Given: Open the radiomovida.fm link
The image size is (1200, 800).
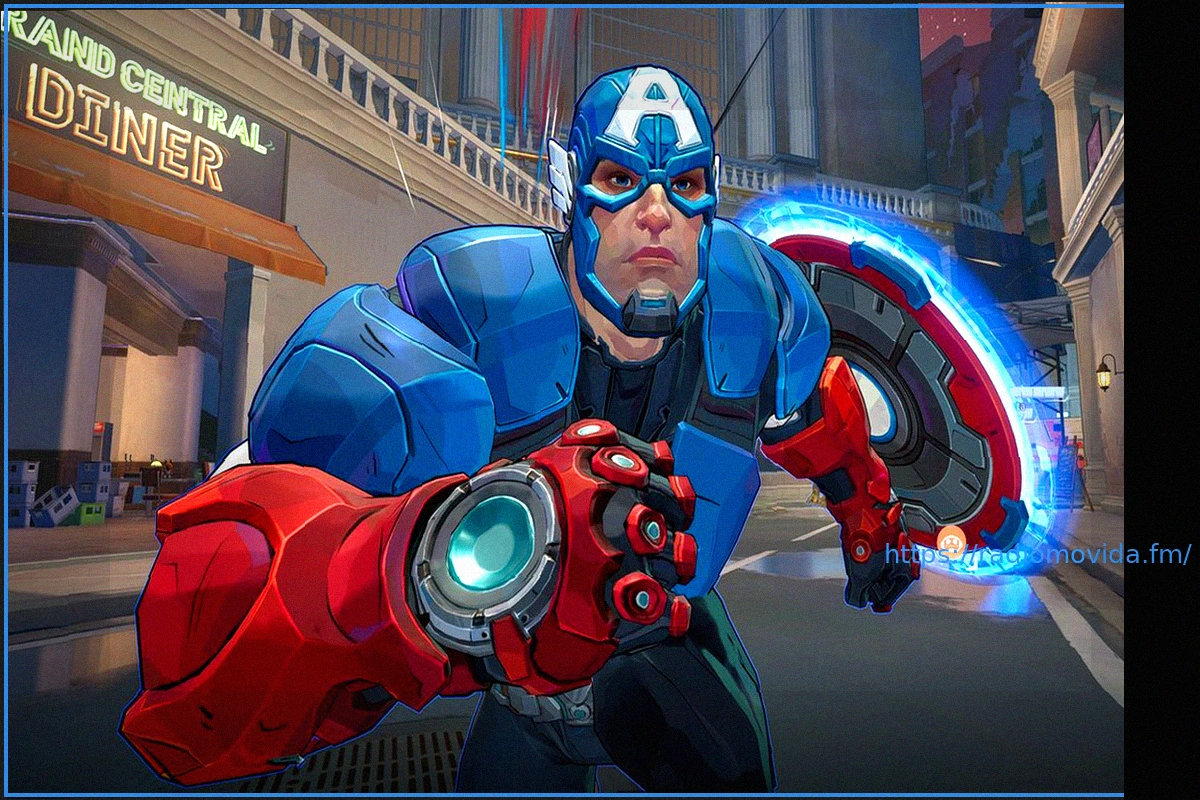Looking at the screenshot, I should pyautogui.click(x=1037, y=554).
